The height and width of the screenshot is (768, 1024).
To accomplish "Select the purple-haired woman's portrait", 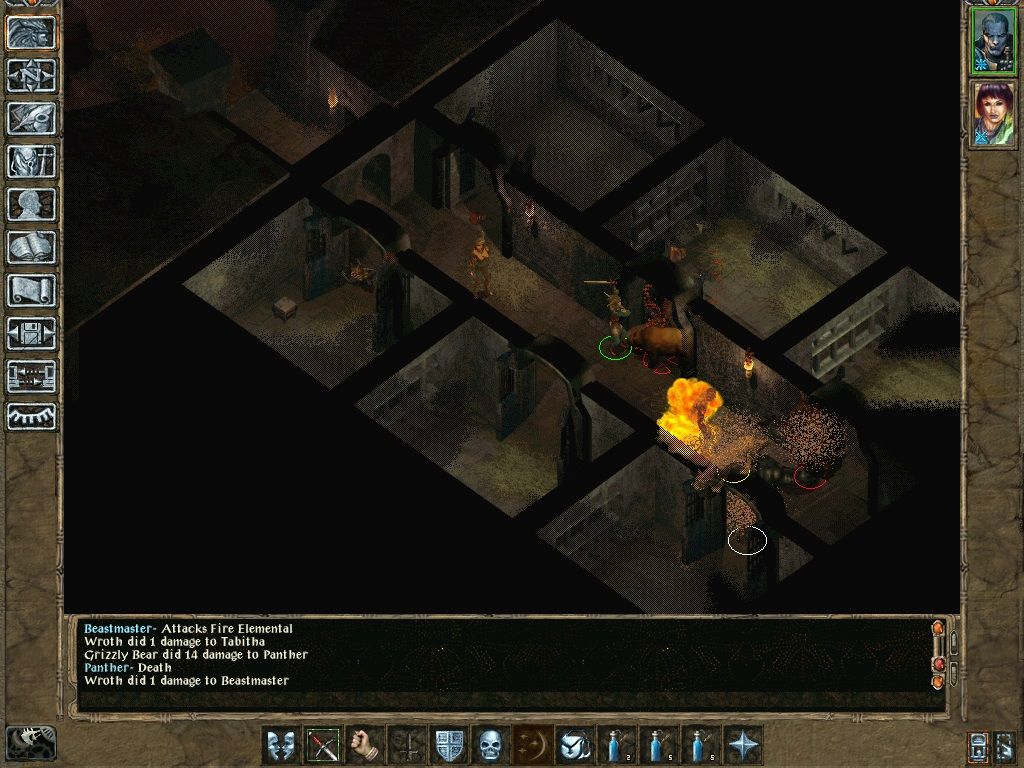I will click(993, 114).
